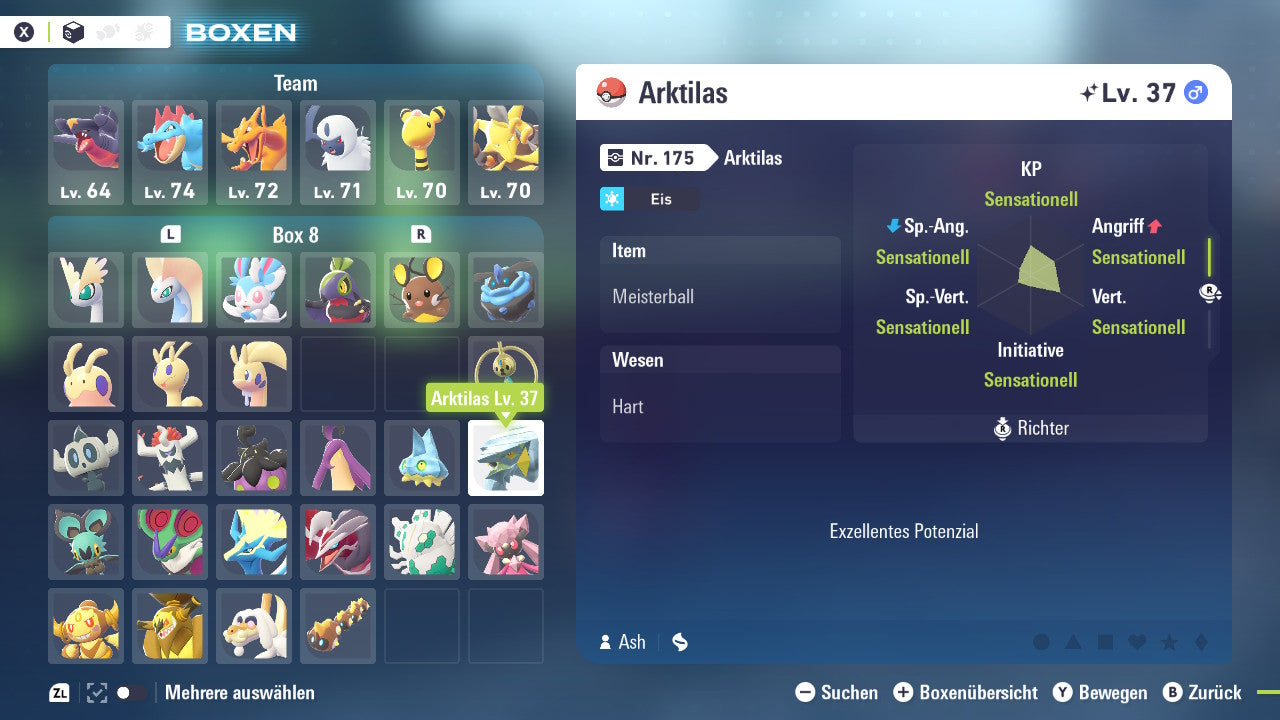Open Boxenübersicht from the bottom bar

click(x=967, y=692)
